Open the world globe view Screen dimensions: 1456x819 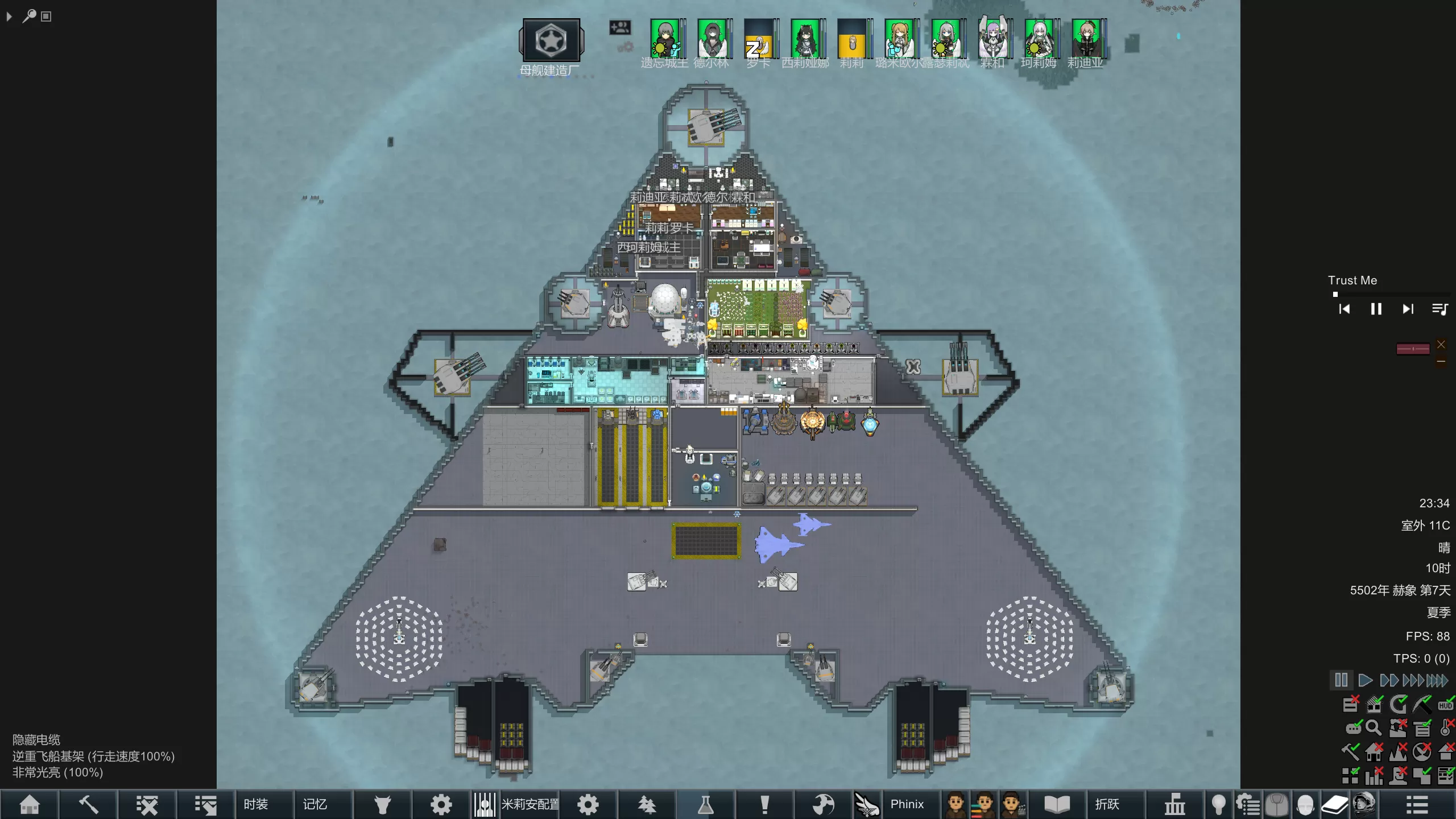pos(823,804)
